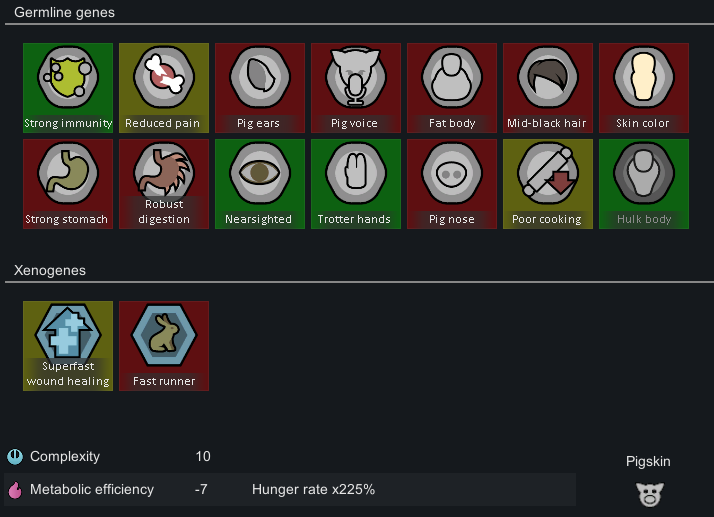
Task: Select the Strong immunity gene
Action: 68,87
